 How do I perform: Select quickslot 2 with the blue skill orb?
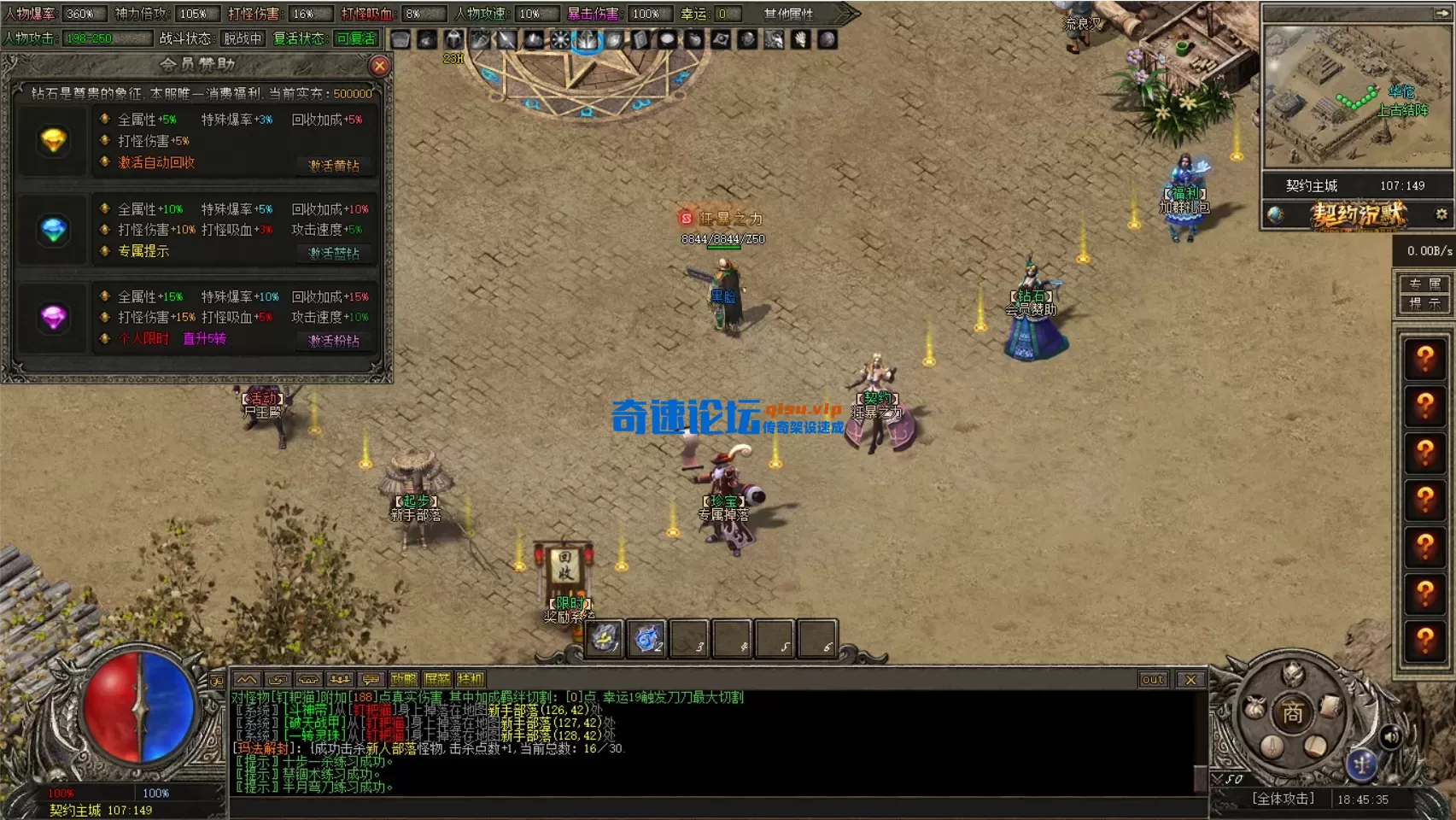646,637
